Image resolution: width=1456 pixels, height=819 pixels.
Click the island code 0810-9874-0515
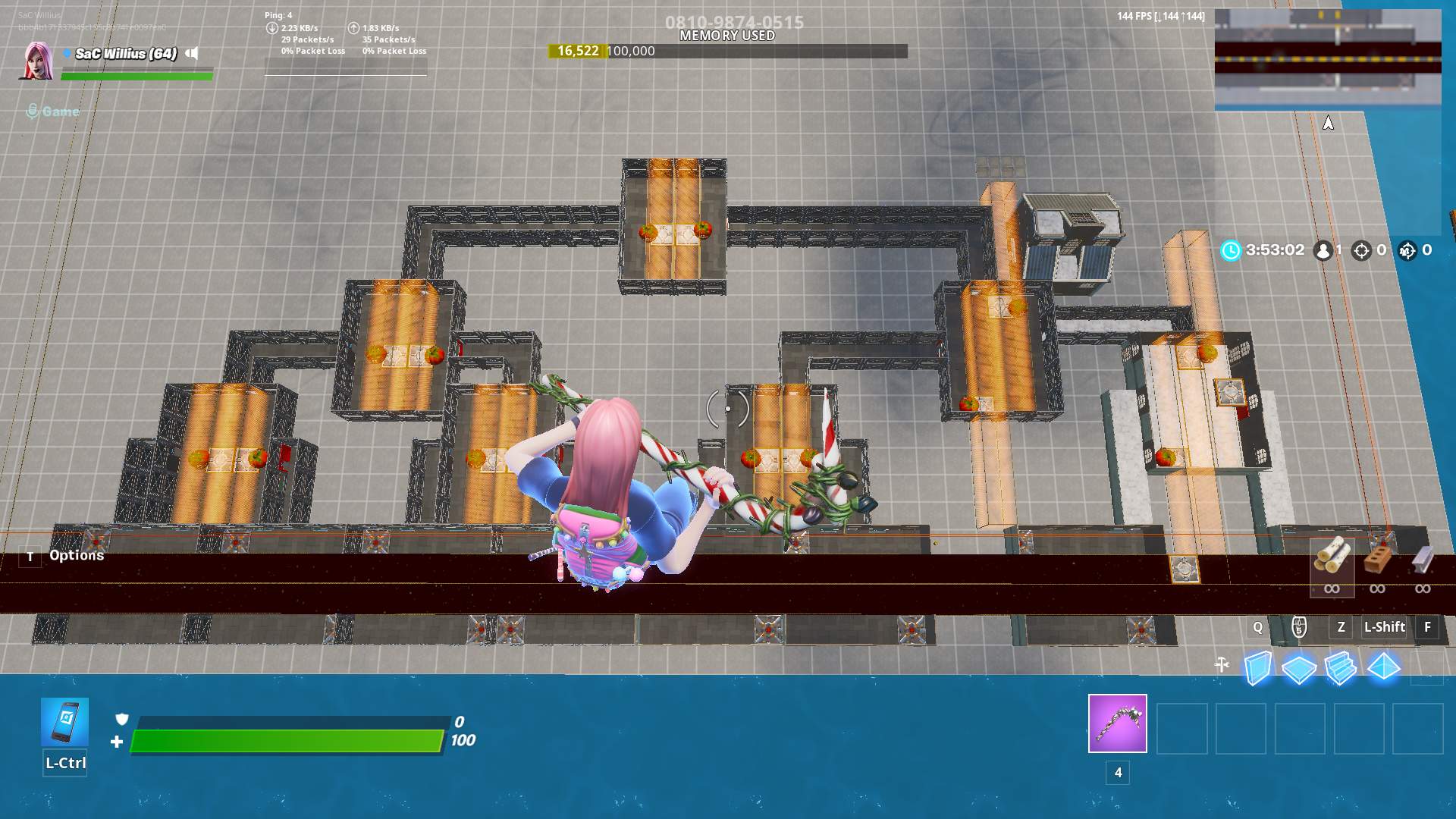click(728, 23)
